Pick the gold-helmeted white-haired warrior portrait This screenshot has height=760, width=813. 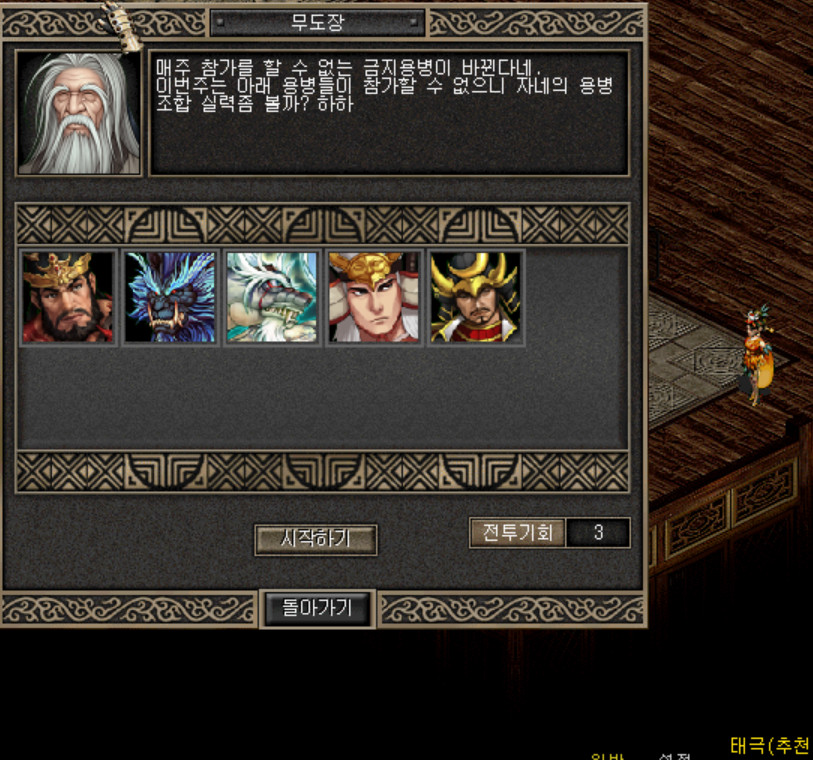[374, 298]
